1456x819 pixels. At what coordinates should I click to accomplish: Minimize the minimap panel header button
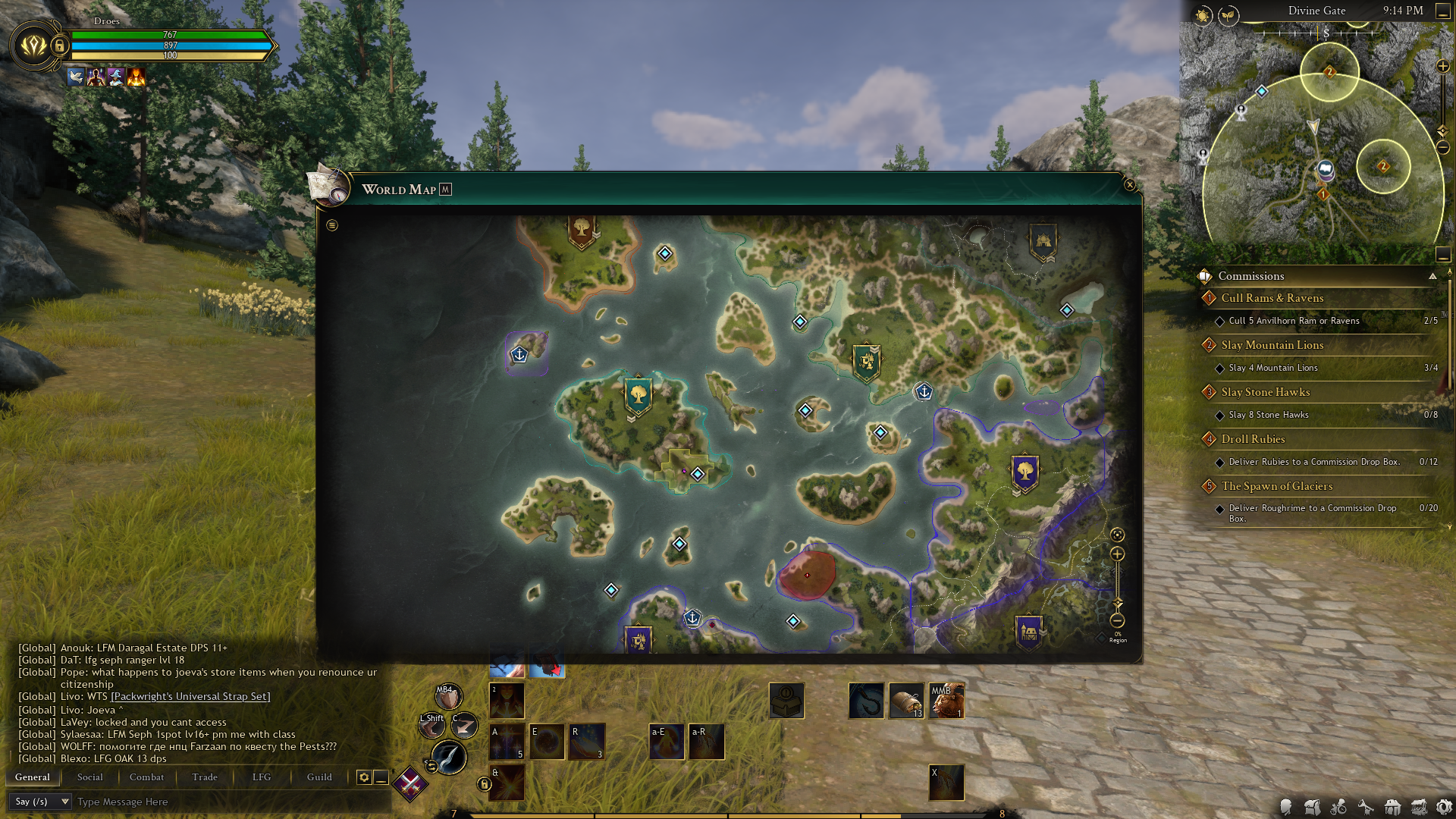(x=1443, y=11)
